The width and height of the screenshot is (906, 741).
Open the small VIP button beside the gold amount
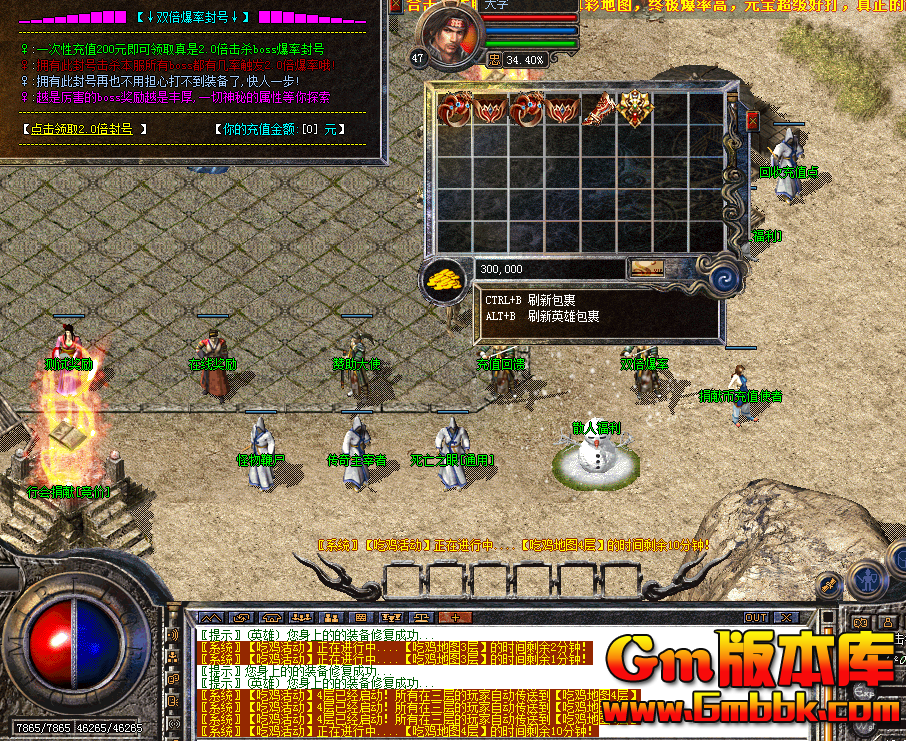(x=646, y=268)
